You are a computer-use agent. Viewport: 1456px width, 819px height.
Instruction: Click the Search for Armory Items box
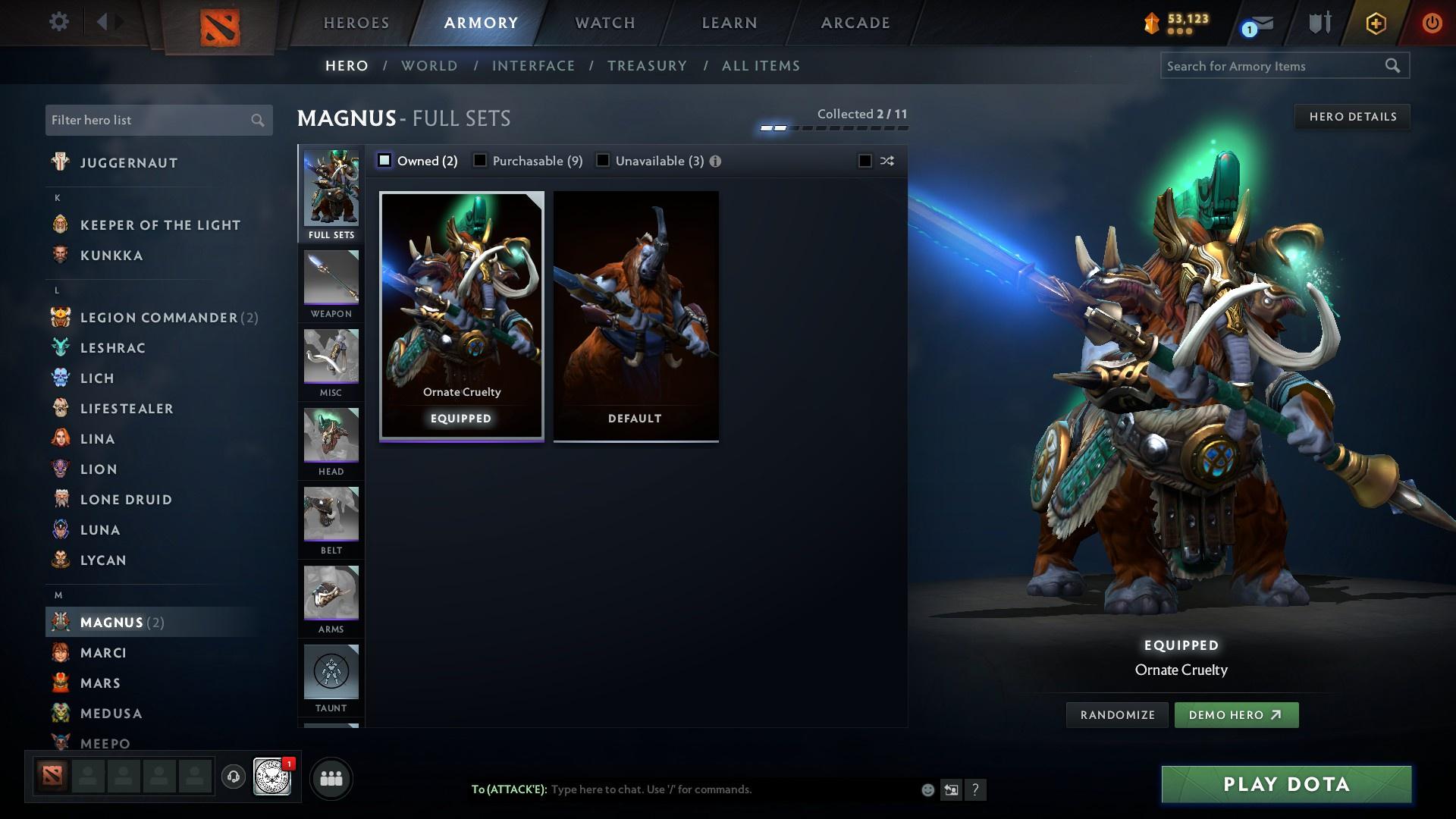click(x=1272, y=66)
